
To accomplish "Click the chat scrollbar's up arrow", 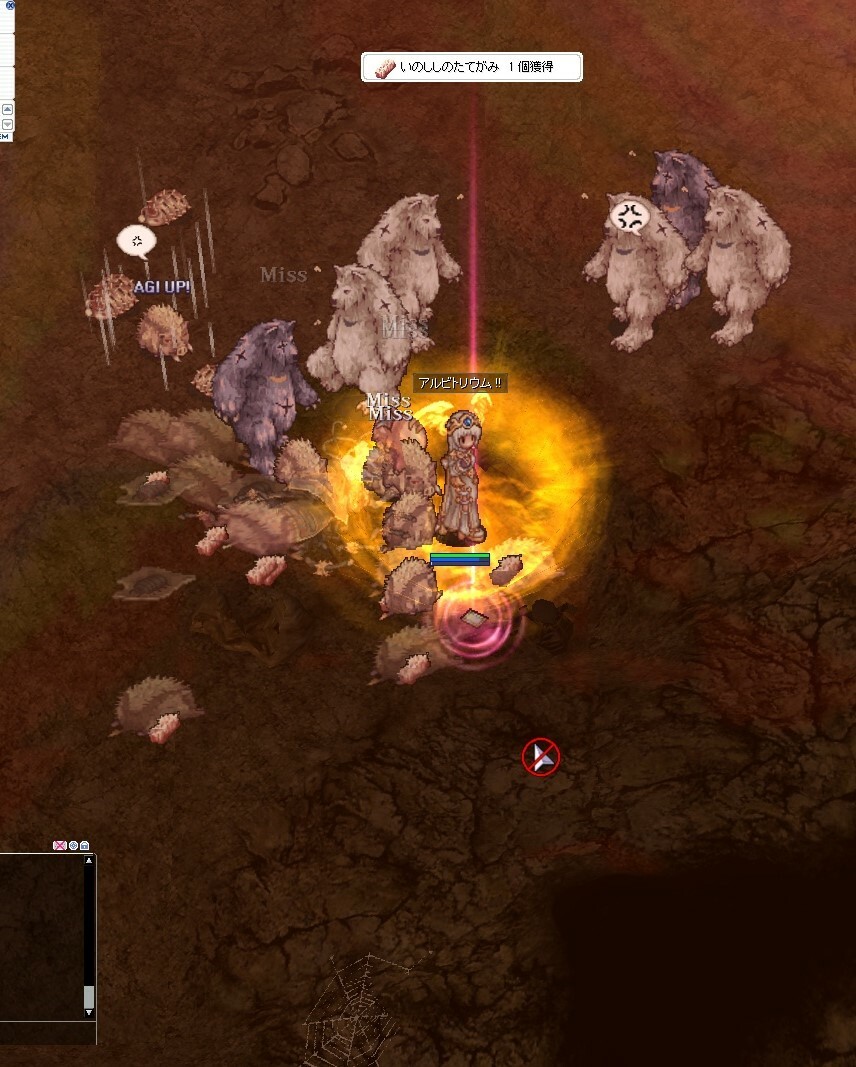I will (89, 860).
